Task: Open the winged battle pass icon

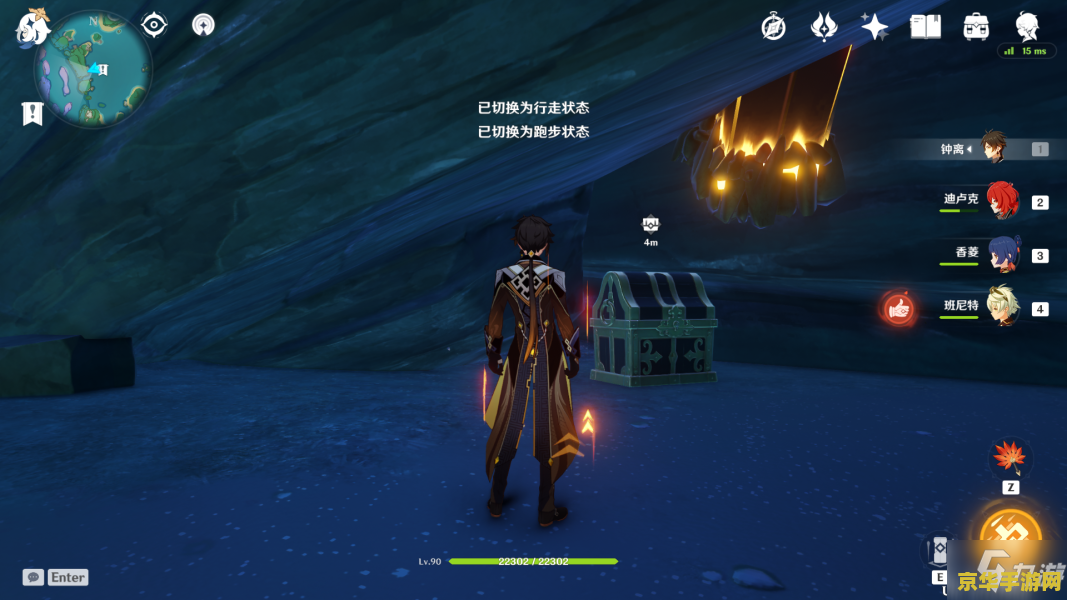Action: 824,27
